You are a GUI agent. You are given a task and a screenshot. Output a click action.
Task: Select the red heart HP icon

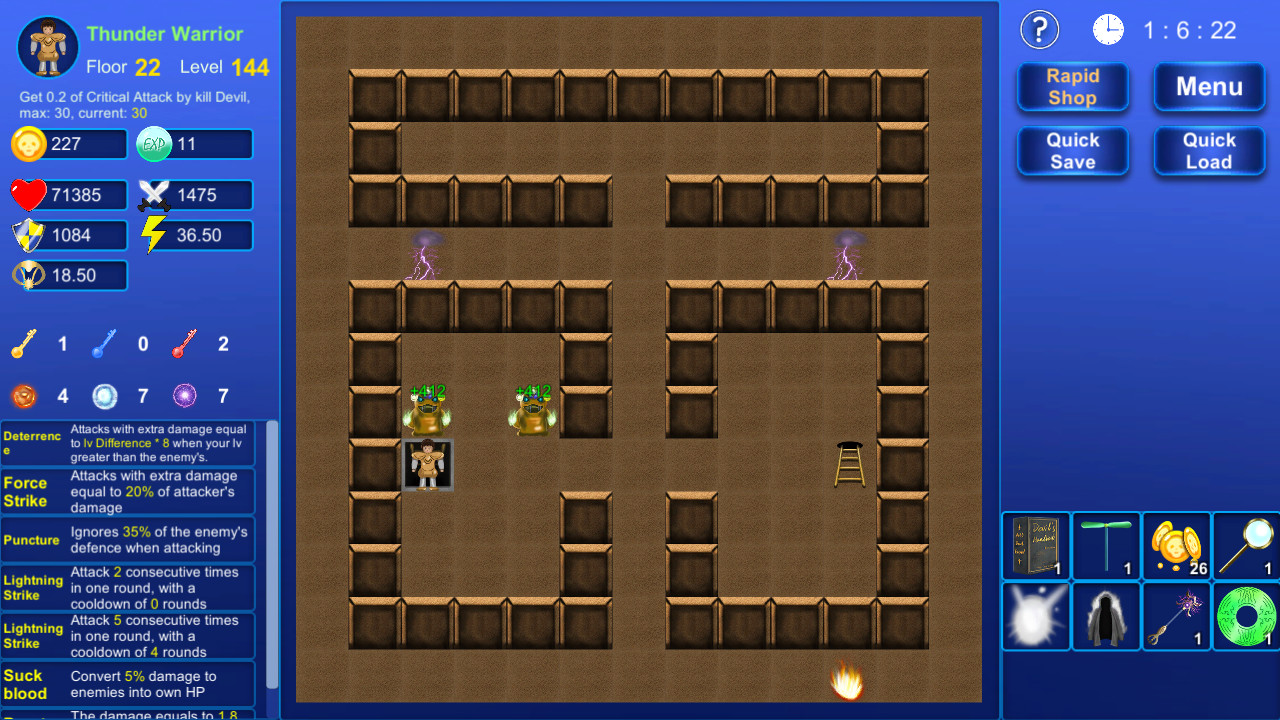pyautogui.click(x=27, y=194)
